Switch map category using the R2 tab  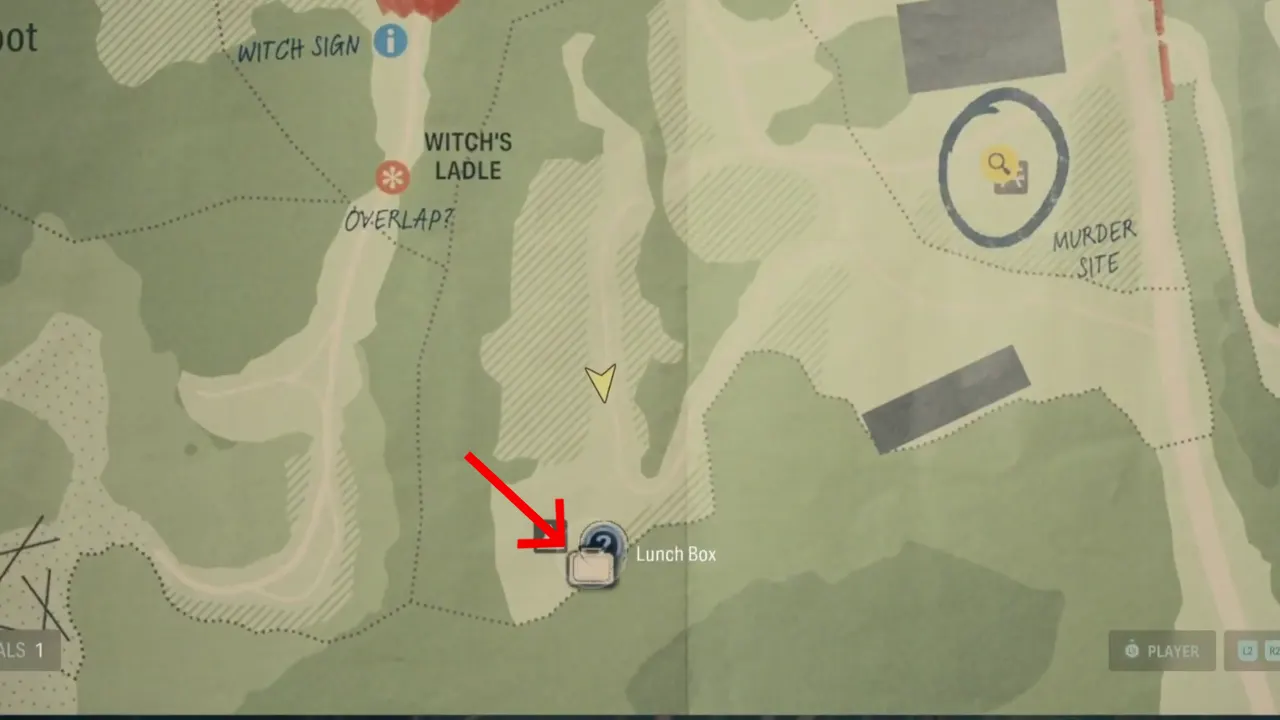[x=1275, y=650]
